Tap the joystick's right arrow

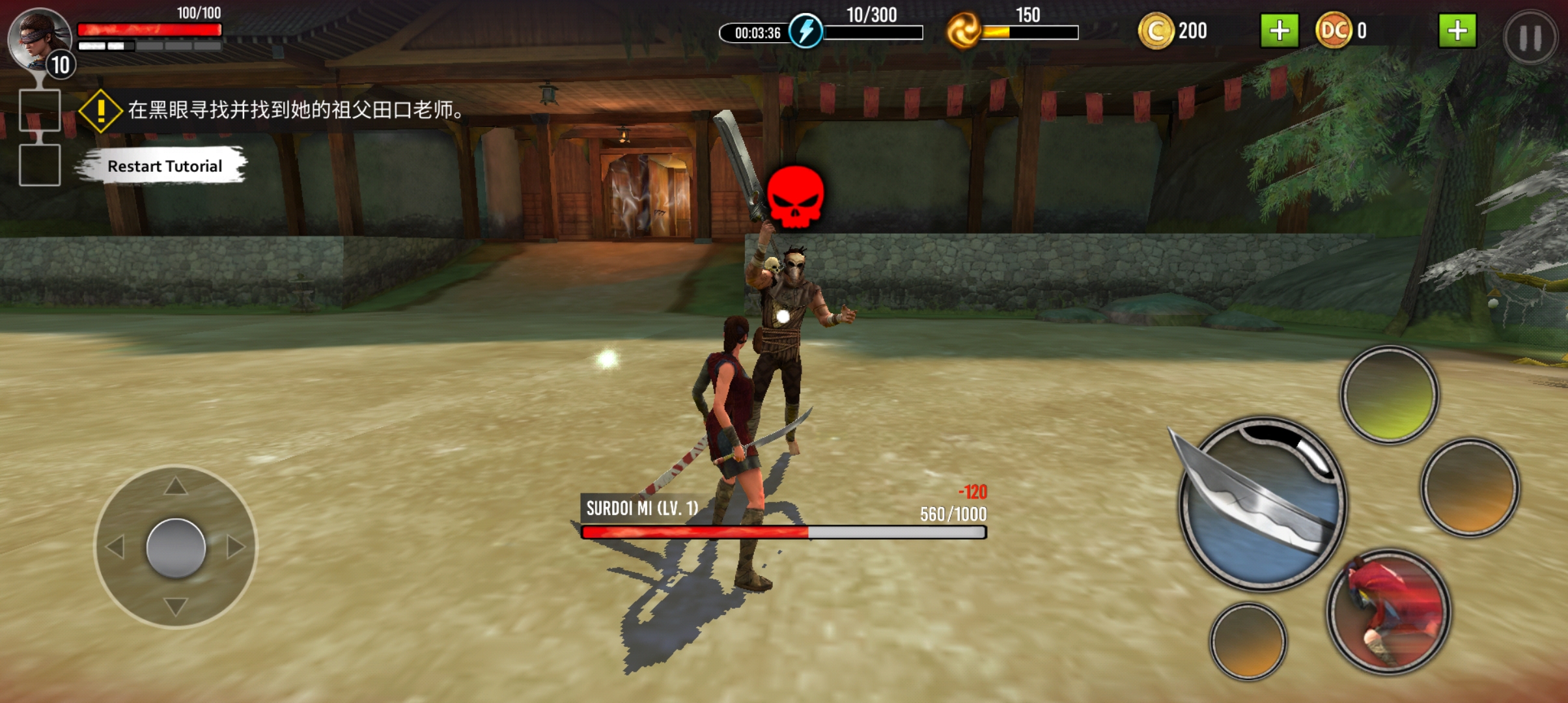tap(236, 547)
